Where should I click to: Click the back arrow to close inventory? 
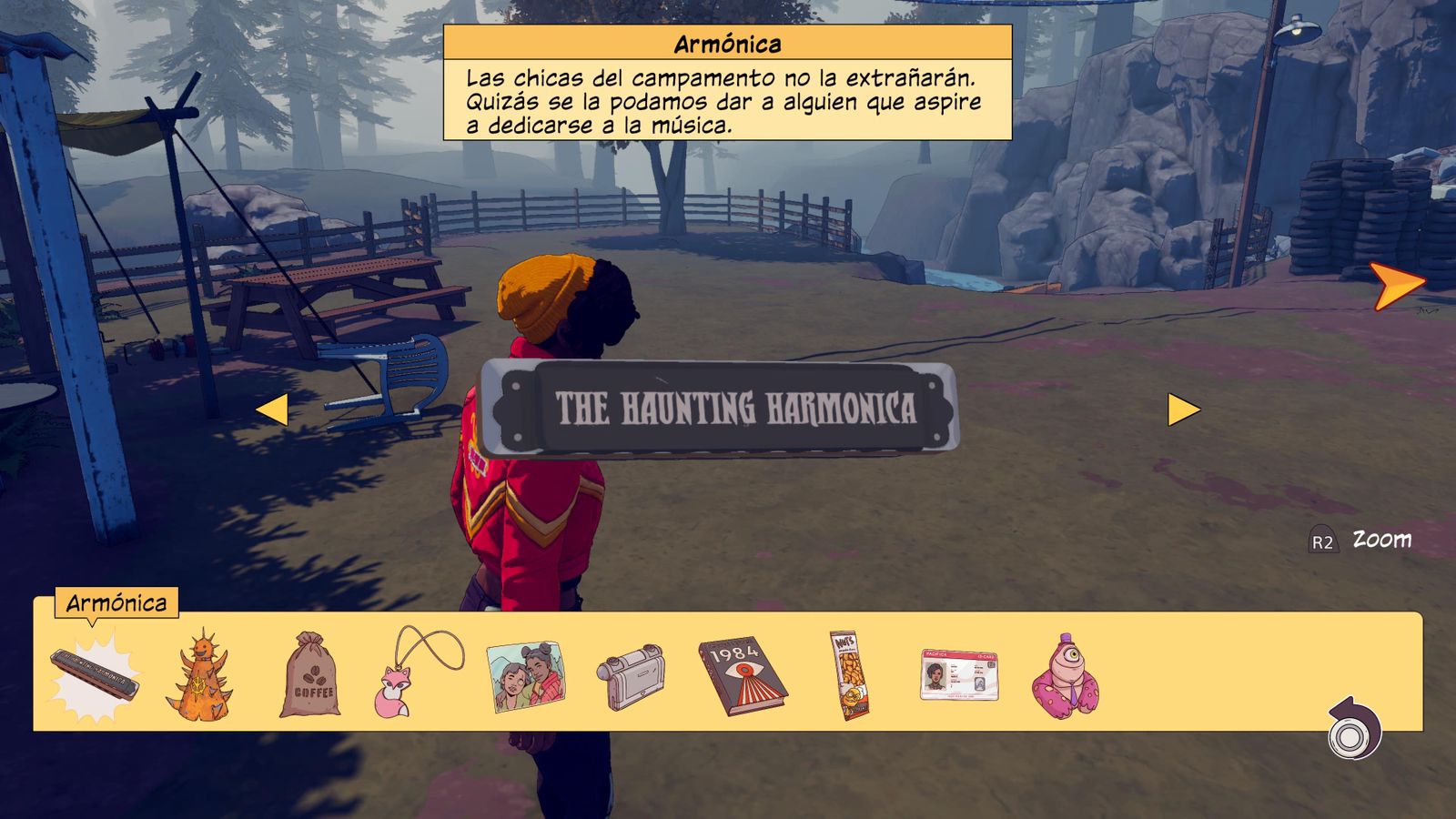pyautogui.click(x=1354, y=729)
